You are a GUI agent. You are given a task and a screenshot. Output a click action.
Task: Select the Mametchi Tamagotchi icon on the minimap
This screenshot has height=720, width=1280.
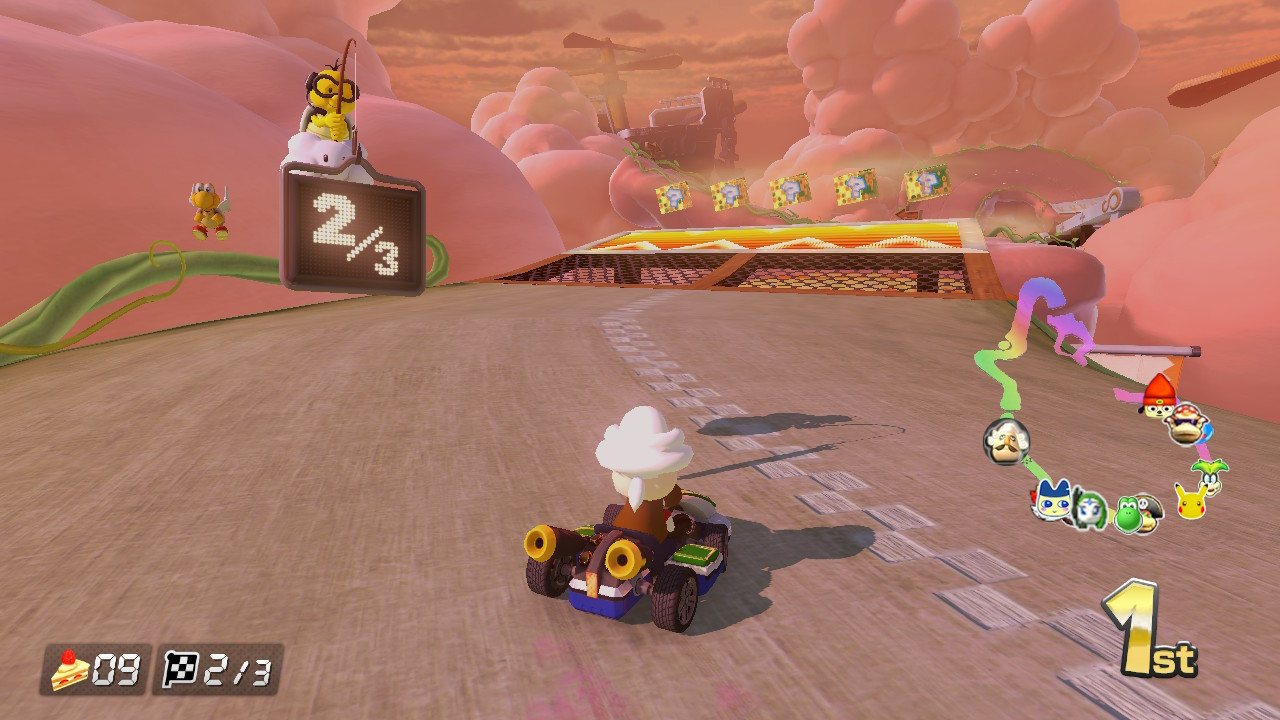[x=1052, y=501]
